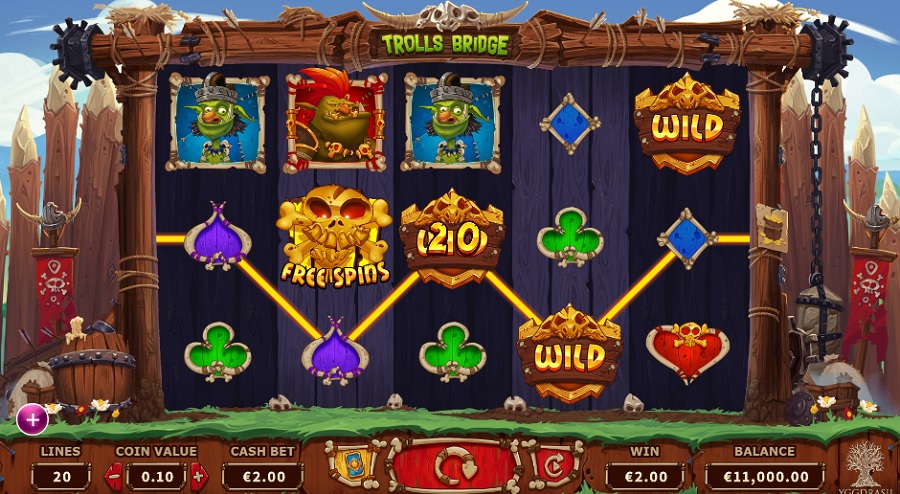The width and height of the screenshot is (900, 494).
Task: Increase coin value with the plus arrow
Action: coord(198,476)
